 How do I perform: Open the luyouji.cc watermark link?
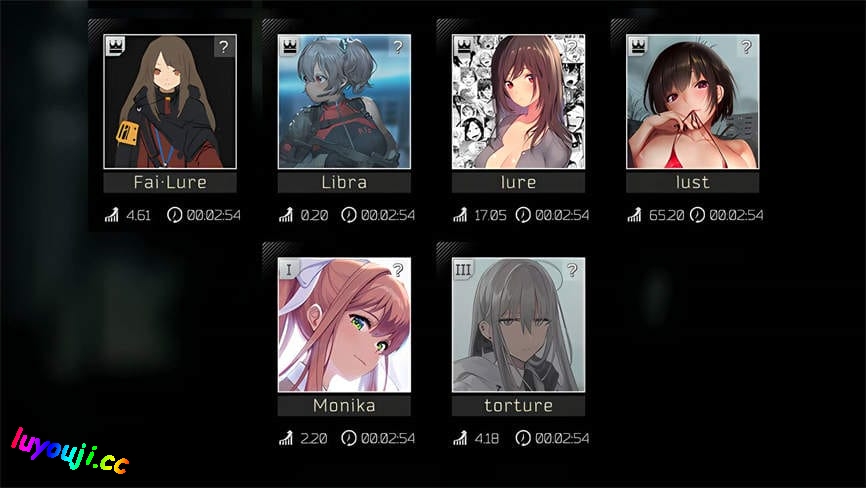click(x=70, y=452)
